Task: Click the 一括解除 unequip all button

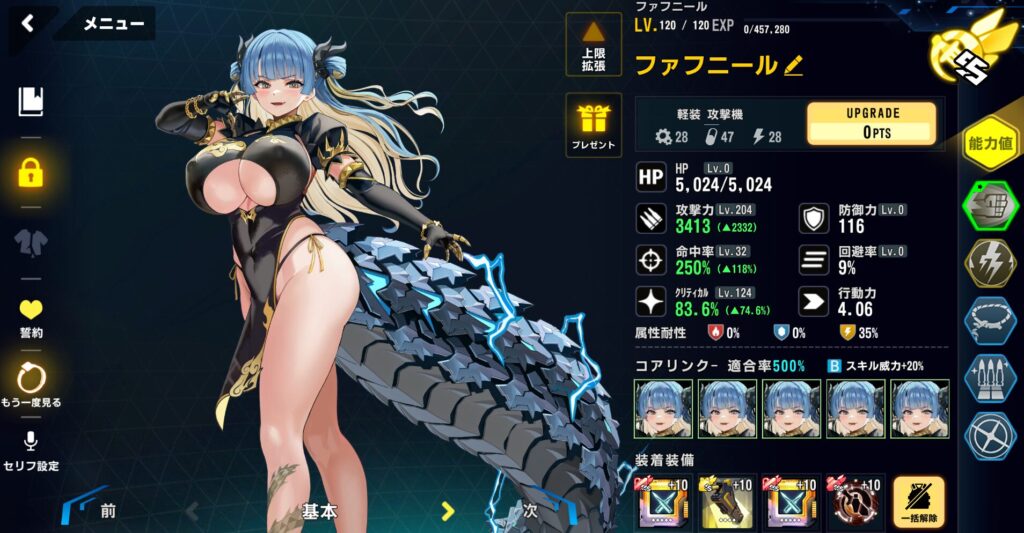Action: point(918,502)
